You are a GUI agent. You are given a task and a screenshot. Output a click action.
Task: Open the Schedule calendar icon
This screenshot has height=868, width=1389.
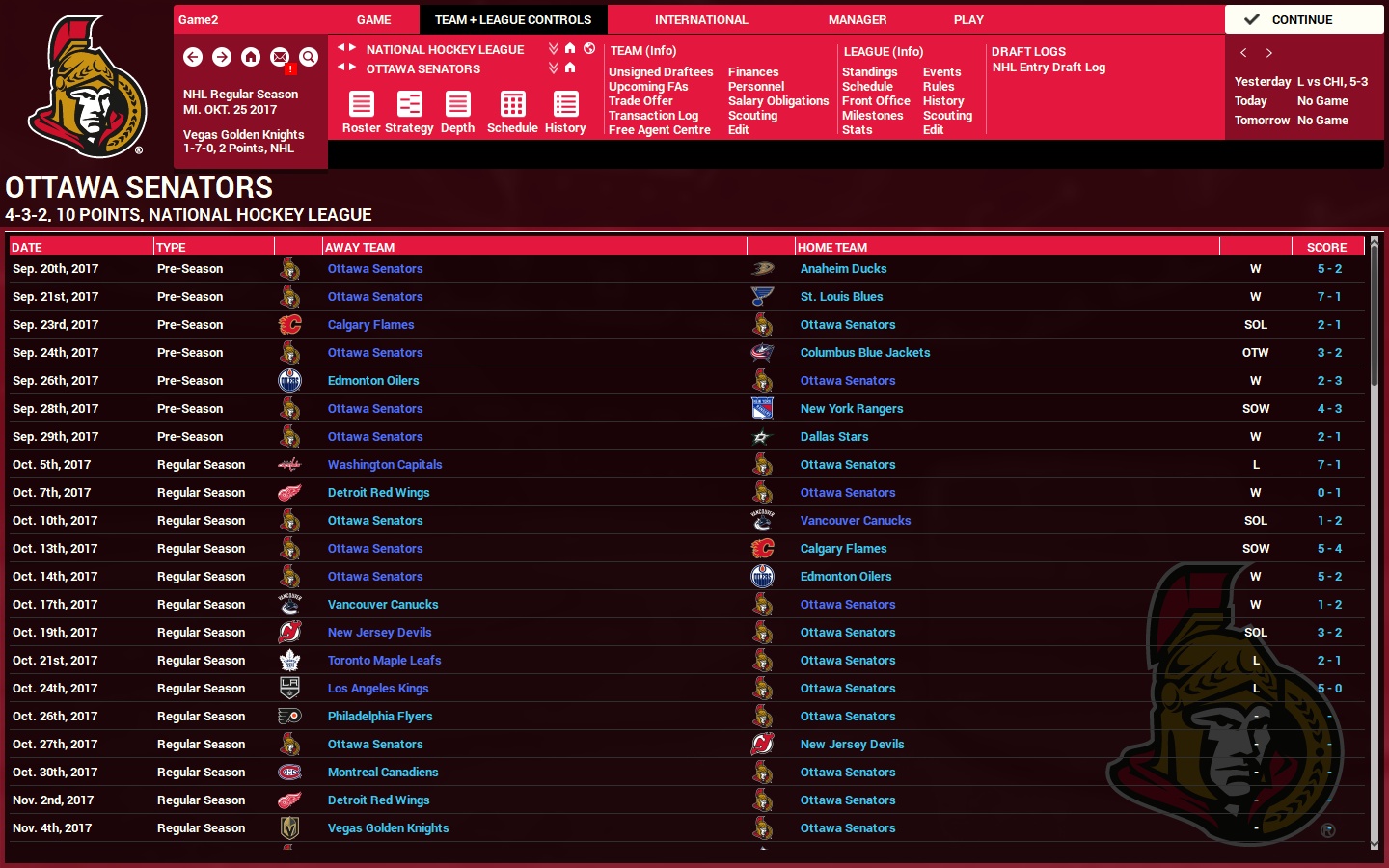pos(511,104)
